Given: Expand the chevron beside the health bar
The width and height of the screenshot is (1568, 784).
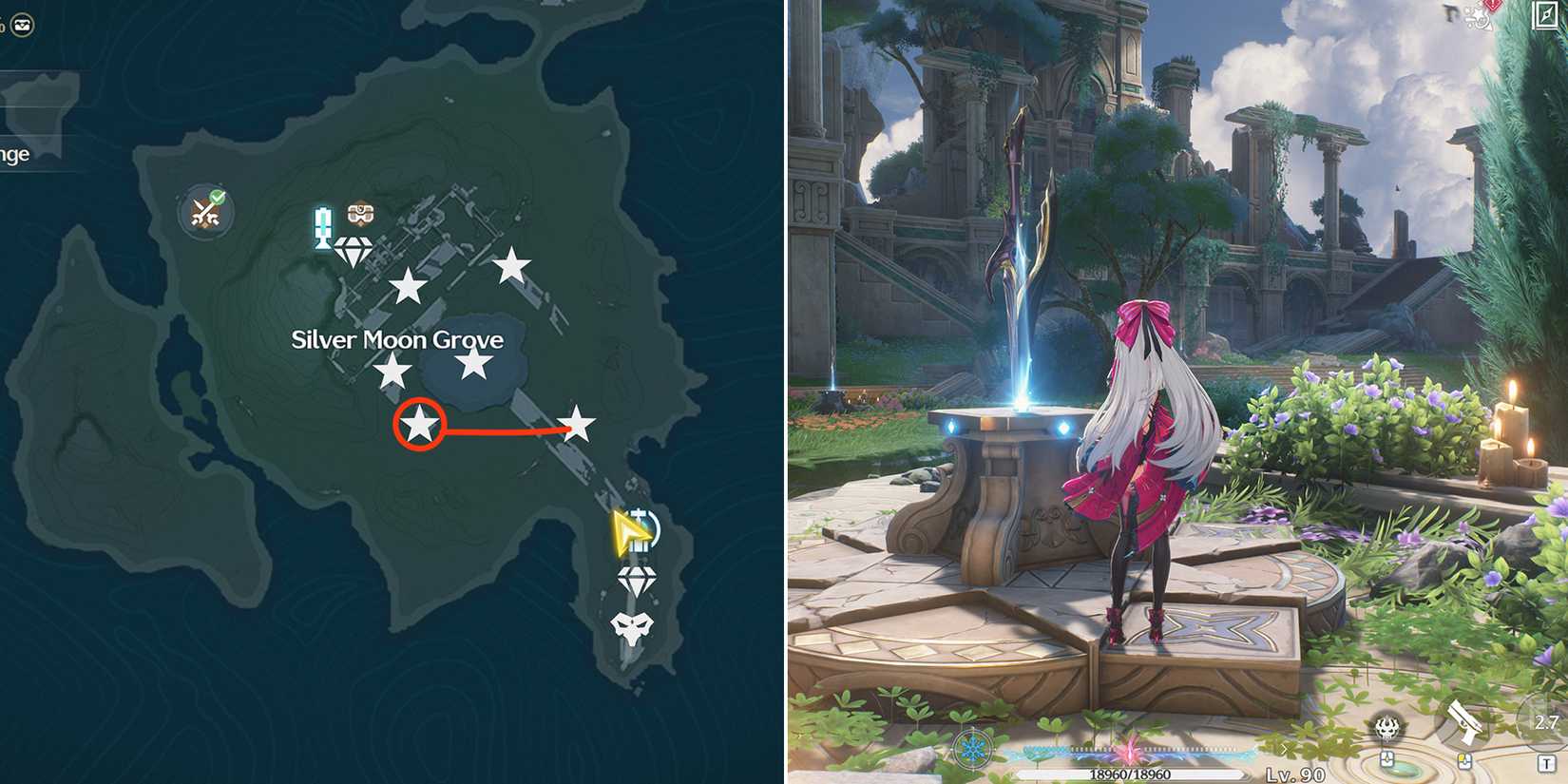Looking at the screenshot, I should coord(1284,749).
